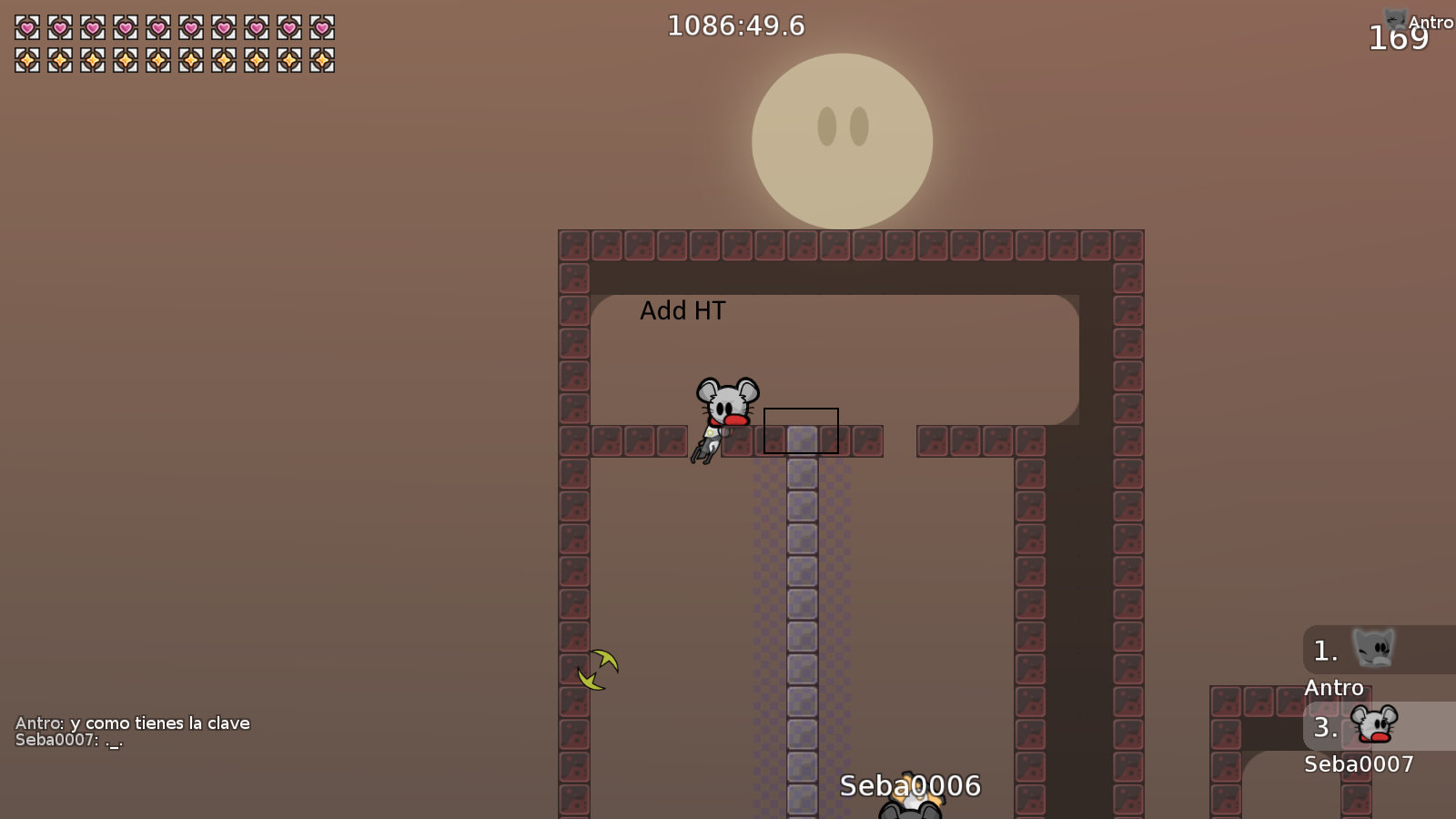Viewport: 1456px width, 819px height.
Task: Click the Antro chat message line
Action: [131, 723]
